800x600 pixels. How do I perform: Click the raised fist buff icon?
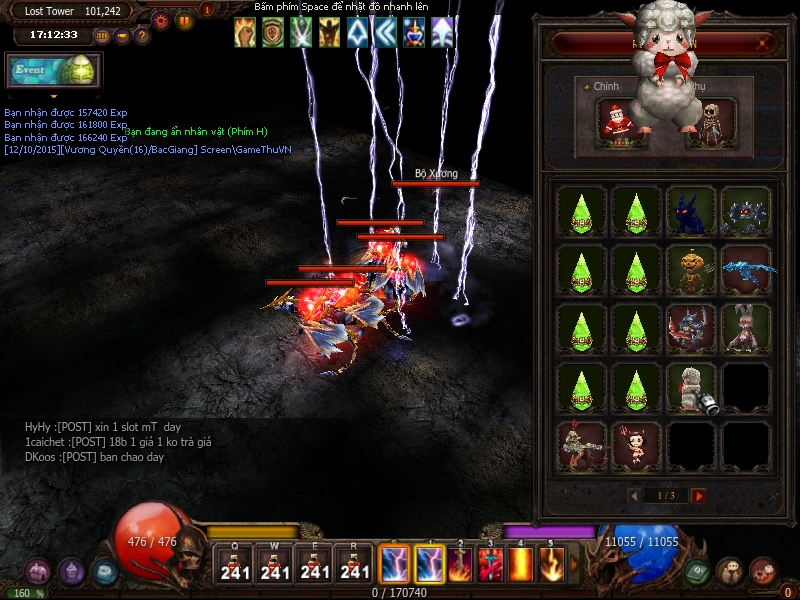click(x=245, y=33)
